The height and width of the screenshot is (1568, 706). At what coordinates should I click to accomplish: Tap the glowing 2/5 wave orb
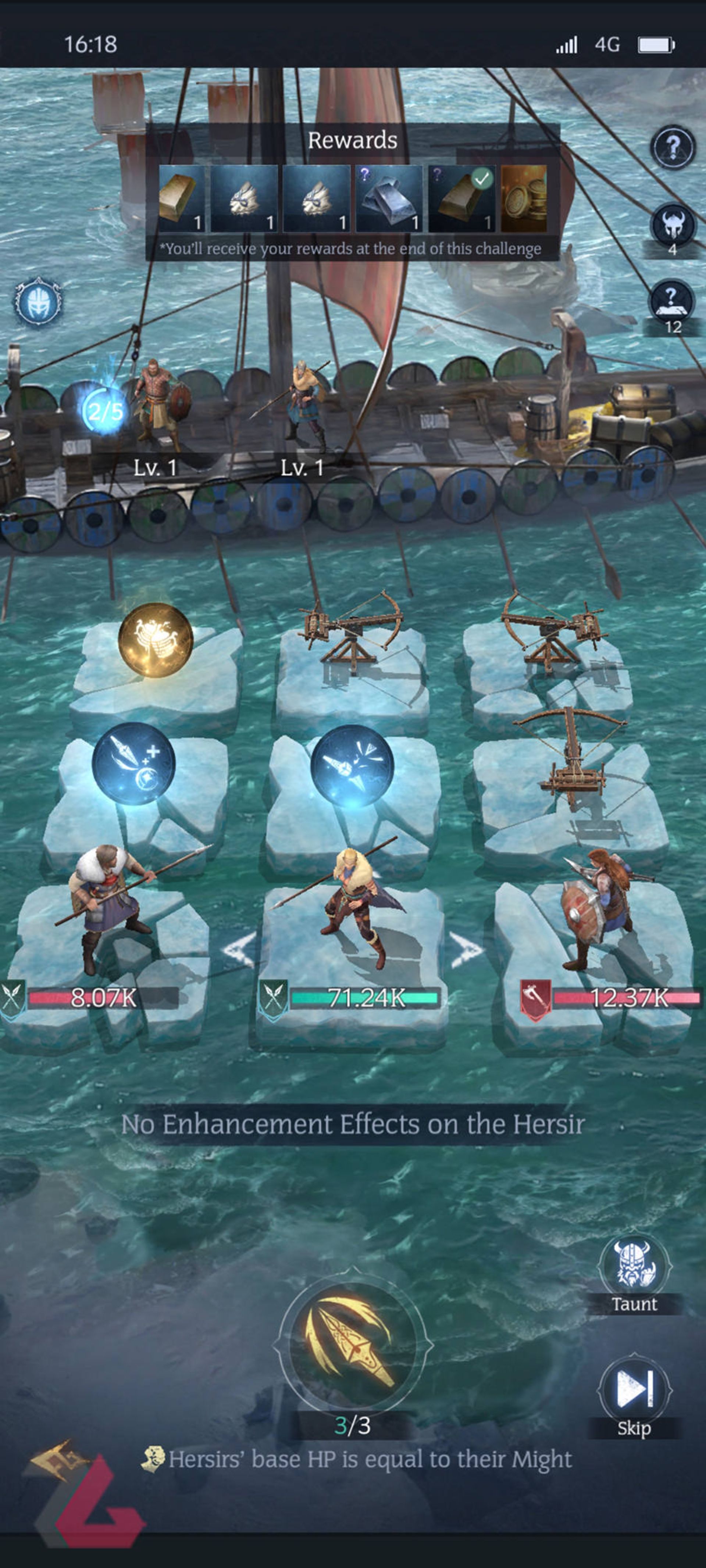[x=104, y=412]
